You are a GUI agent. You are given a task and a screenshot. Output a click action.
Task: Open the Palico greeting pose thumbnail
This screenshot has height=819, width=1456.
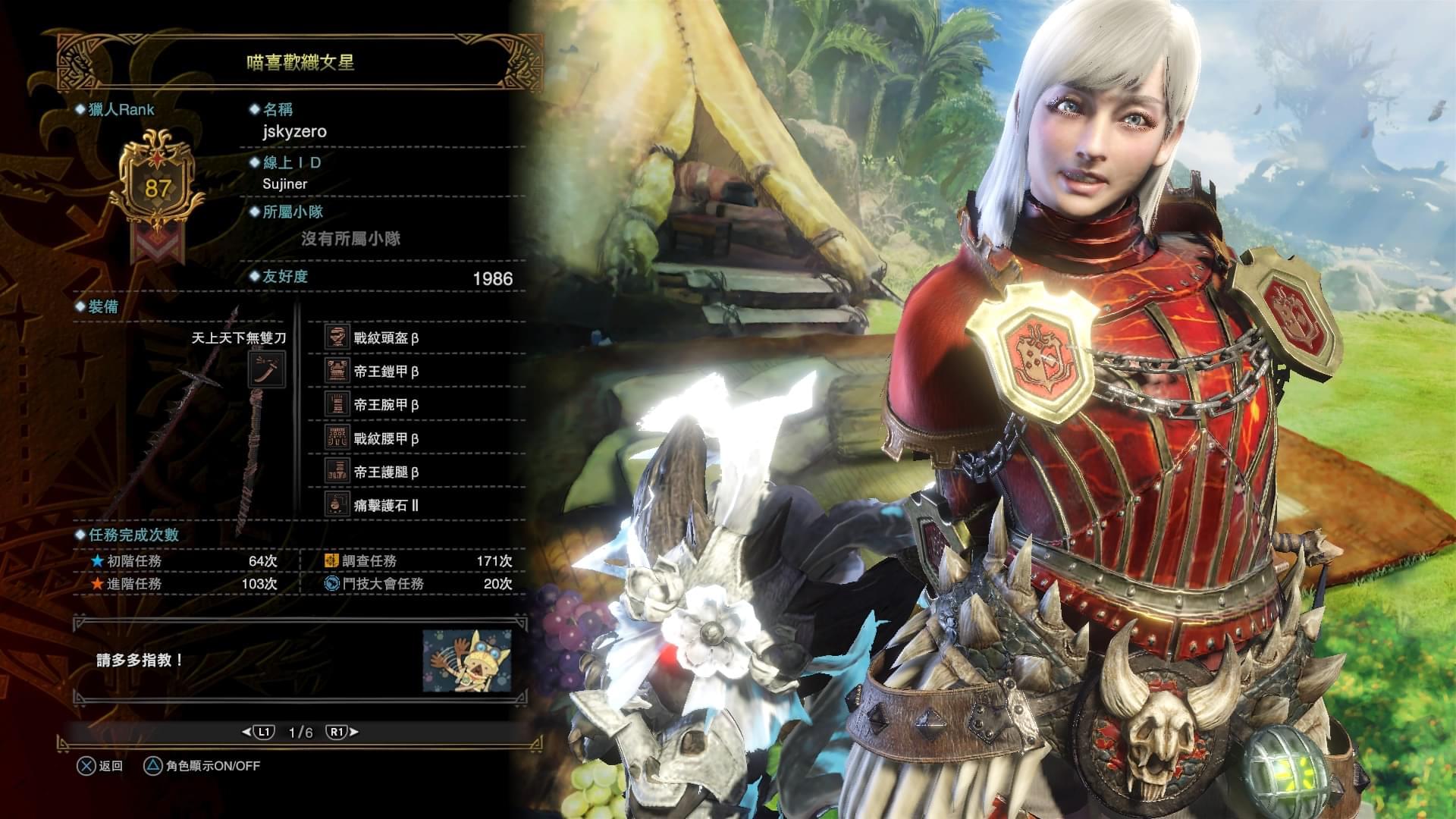(x=466, y=660)
